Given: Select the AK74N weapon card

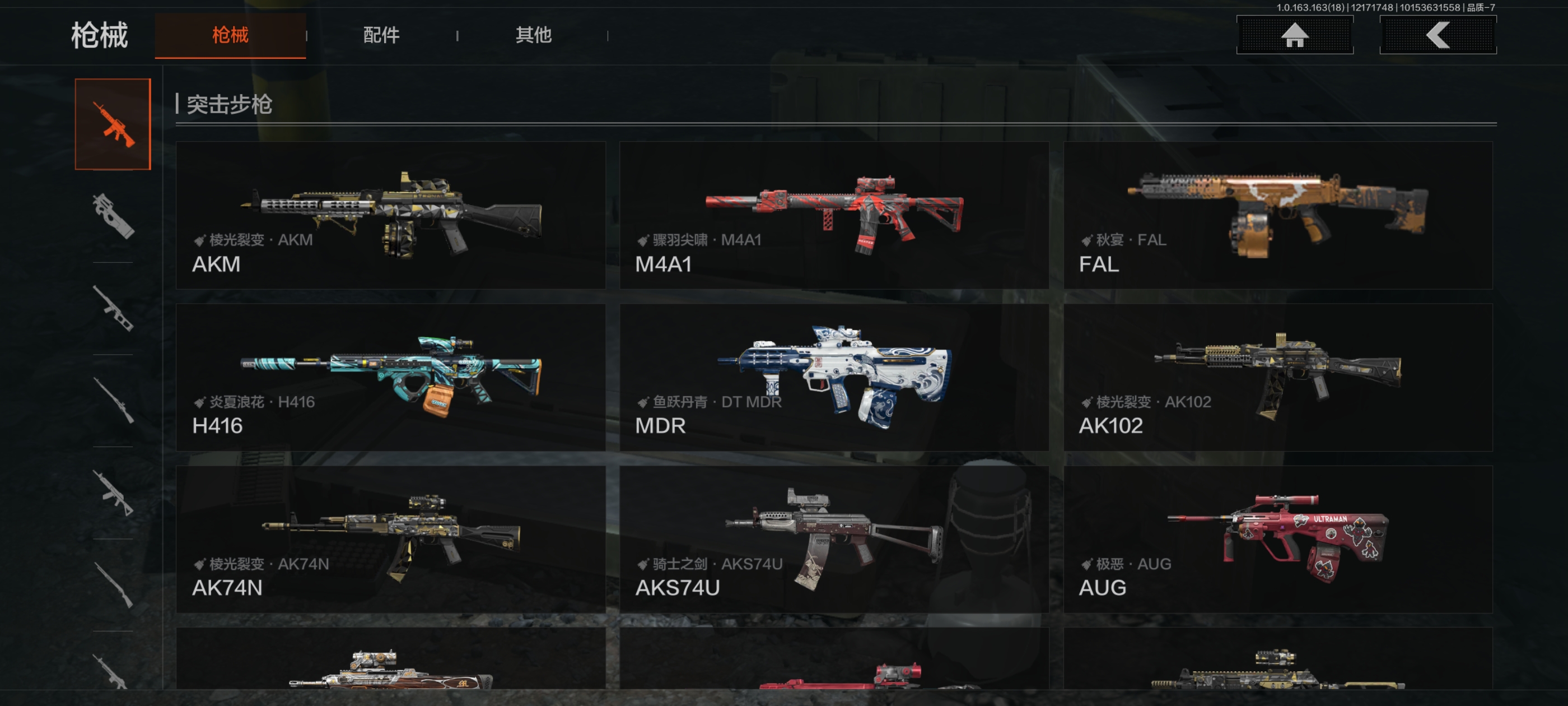Looking at the screenshot, I should point(390,539).
